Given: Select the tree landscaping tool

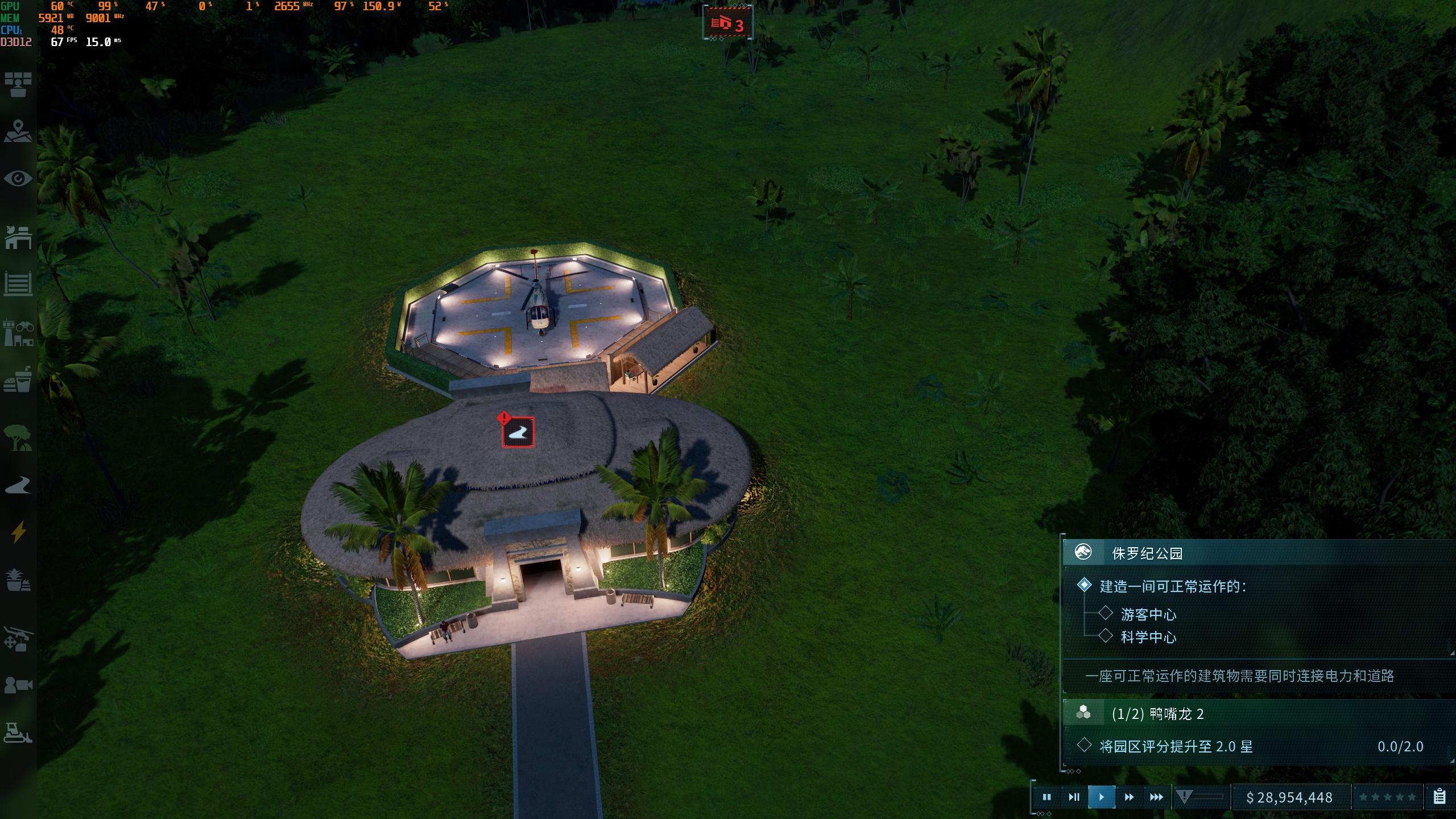Looking at the screenshot, I should (x=18, y=438).
